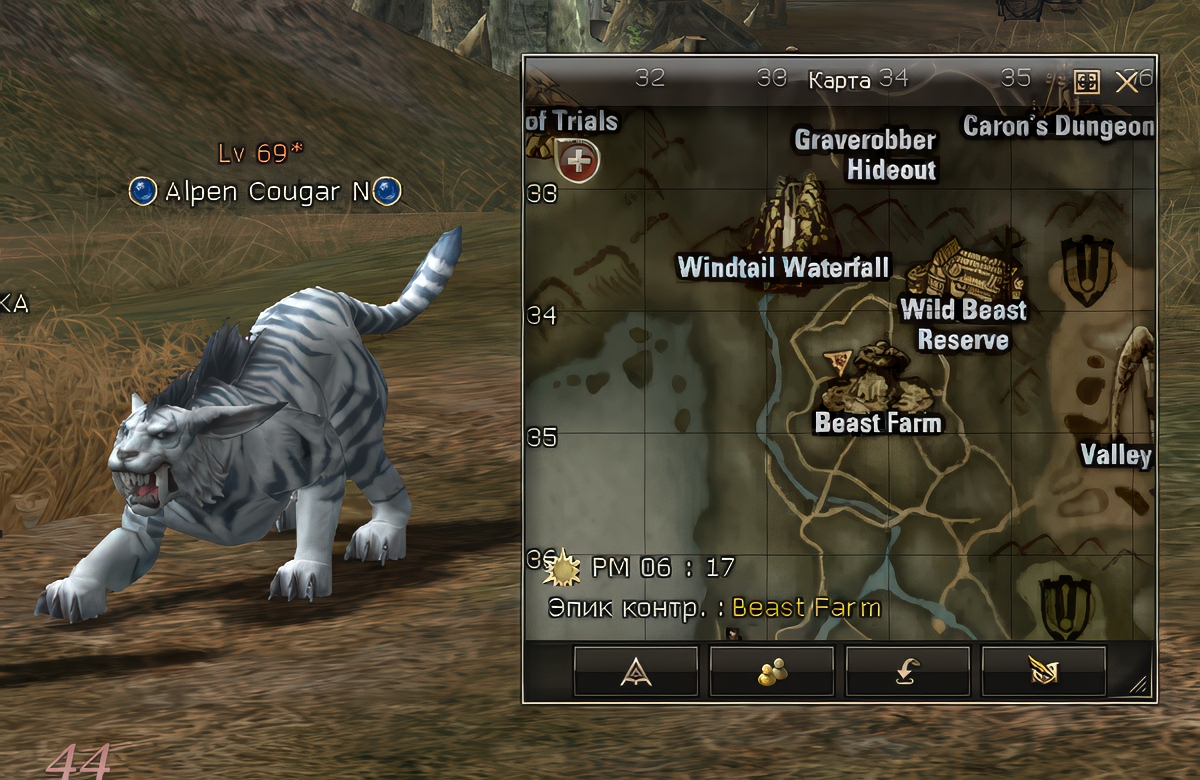
Task: Click the Caron's Dungeon map label
Action: point(1058,127)
